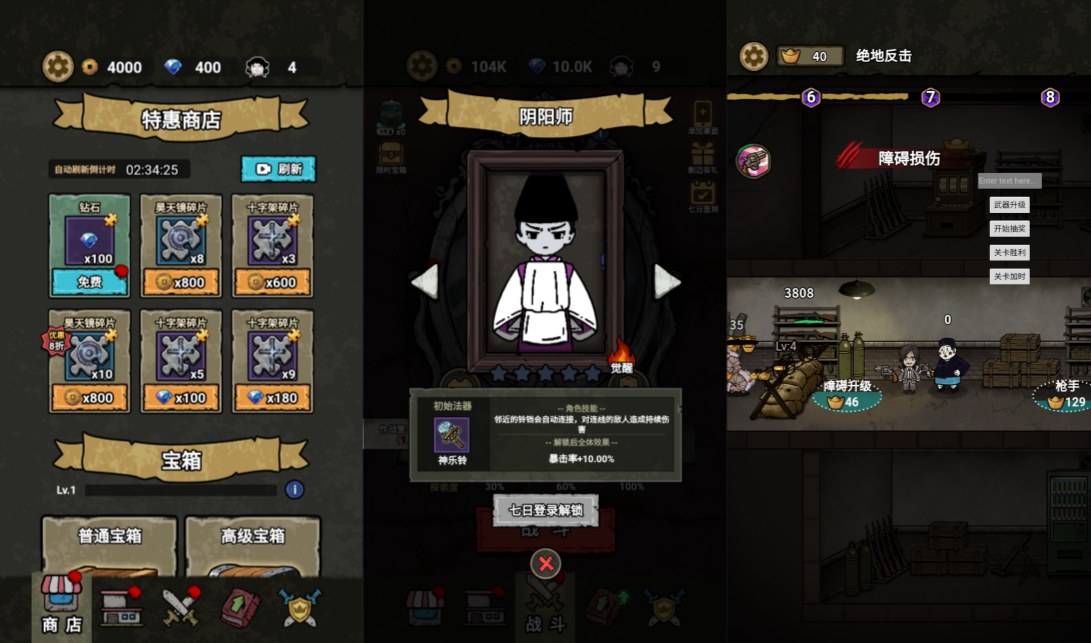The image size is (1091, 643).
Task: View the next character with the right arrow
Action: click(x=667, y=281)
